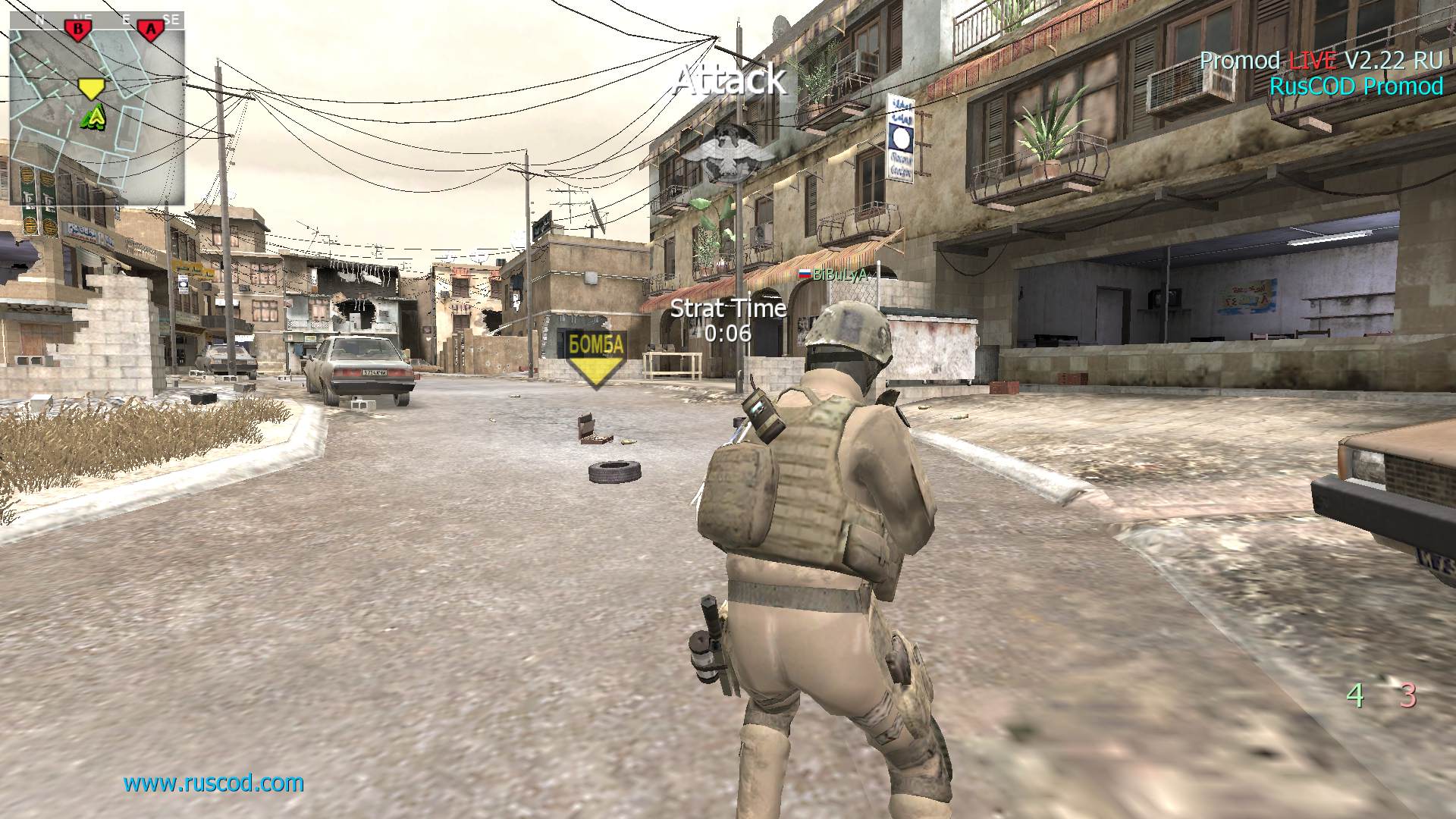Select the BiBuLyA player name tag

click(x=833, y=275)
